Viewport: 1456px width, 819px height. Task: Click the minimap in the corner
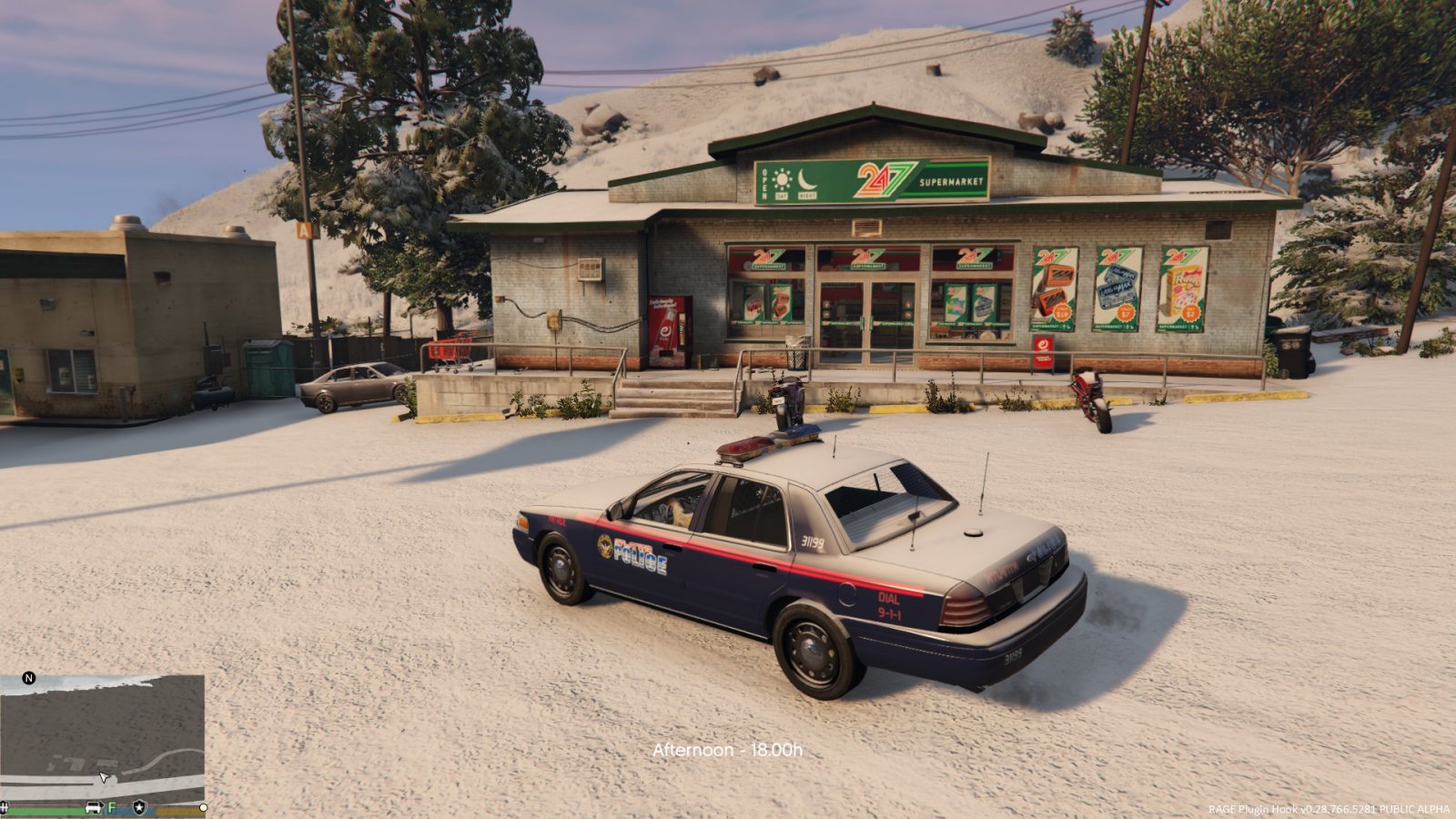click(x=102, y=736)
